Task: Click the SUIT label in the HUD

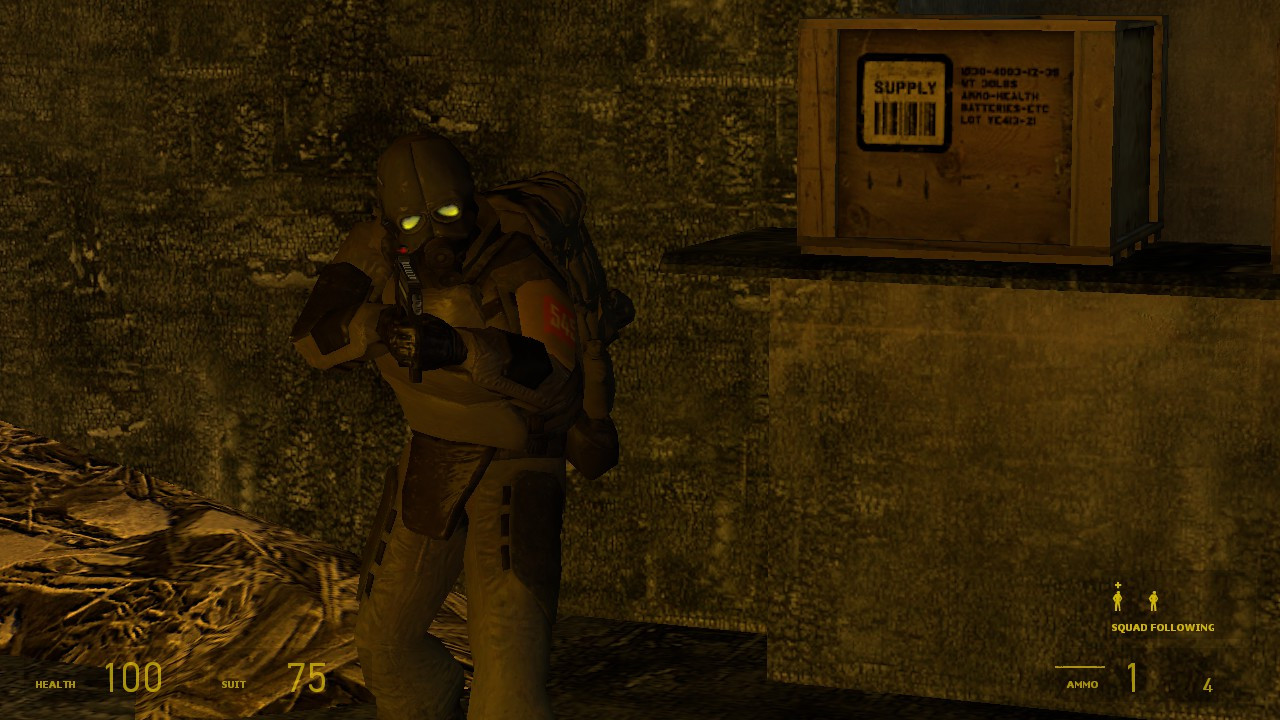Action: tap(232, 684)
